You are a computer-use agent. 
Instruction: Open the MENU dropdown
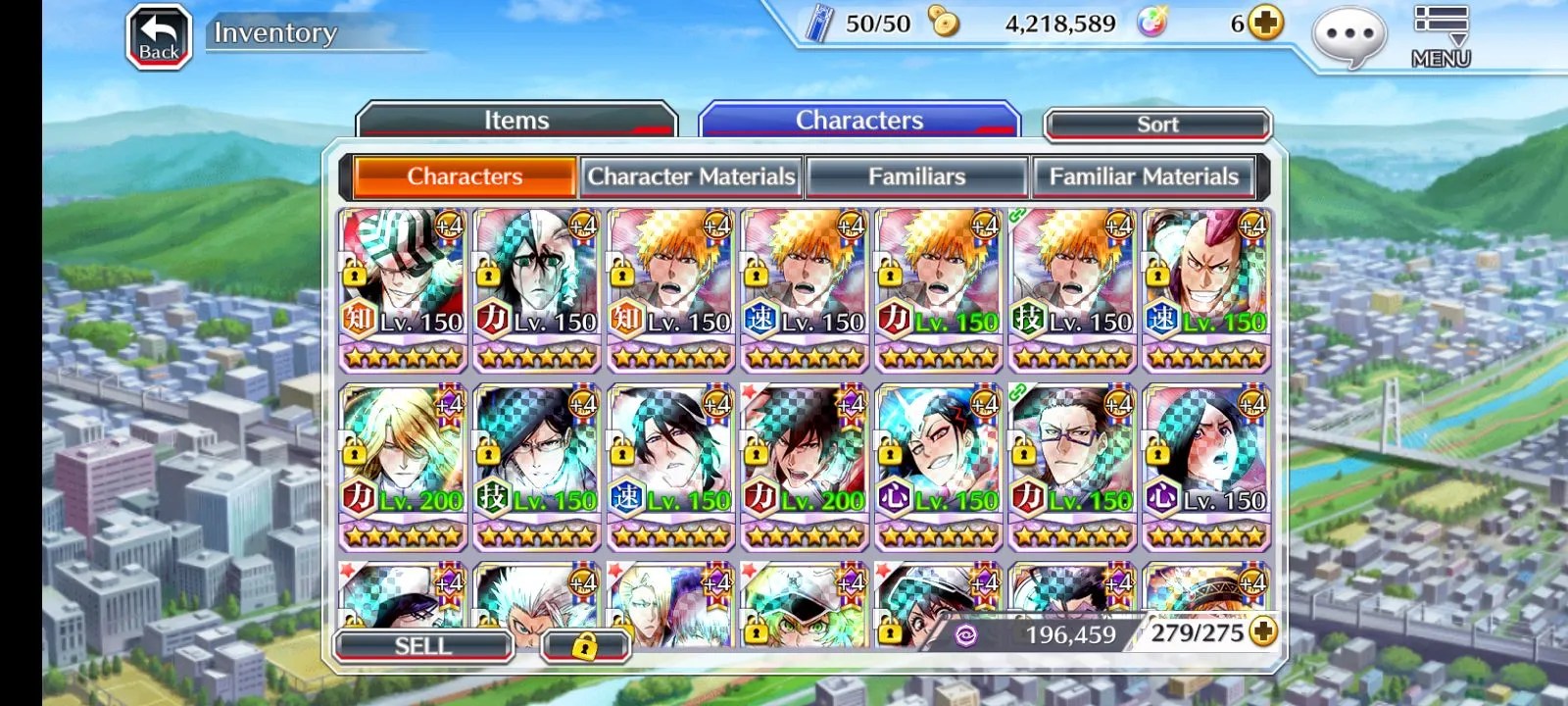pos(1441,36)
